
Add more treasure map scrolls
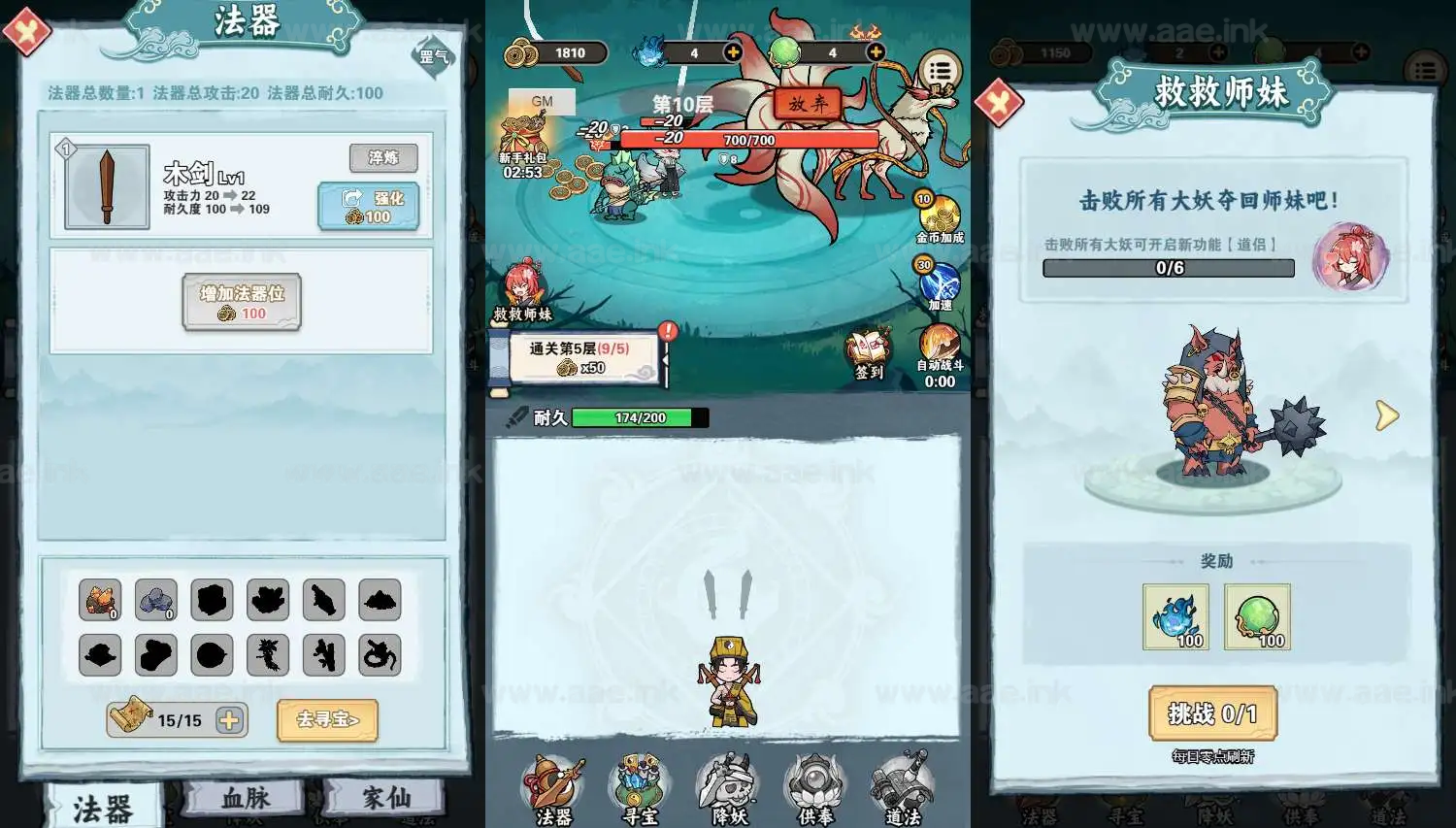(230, 720)
